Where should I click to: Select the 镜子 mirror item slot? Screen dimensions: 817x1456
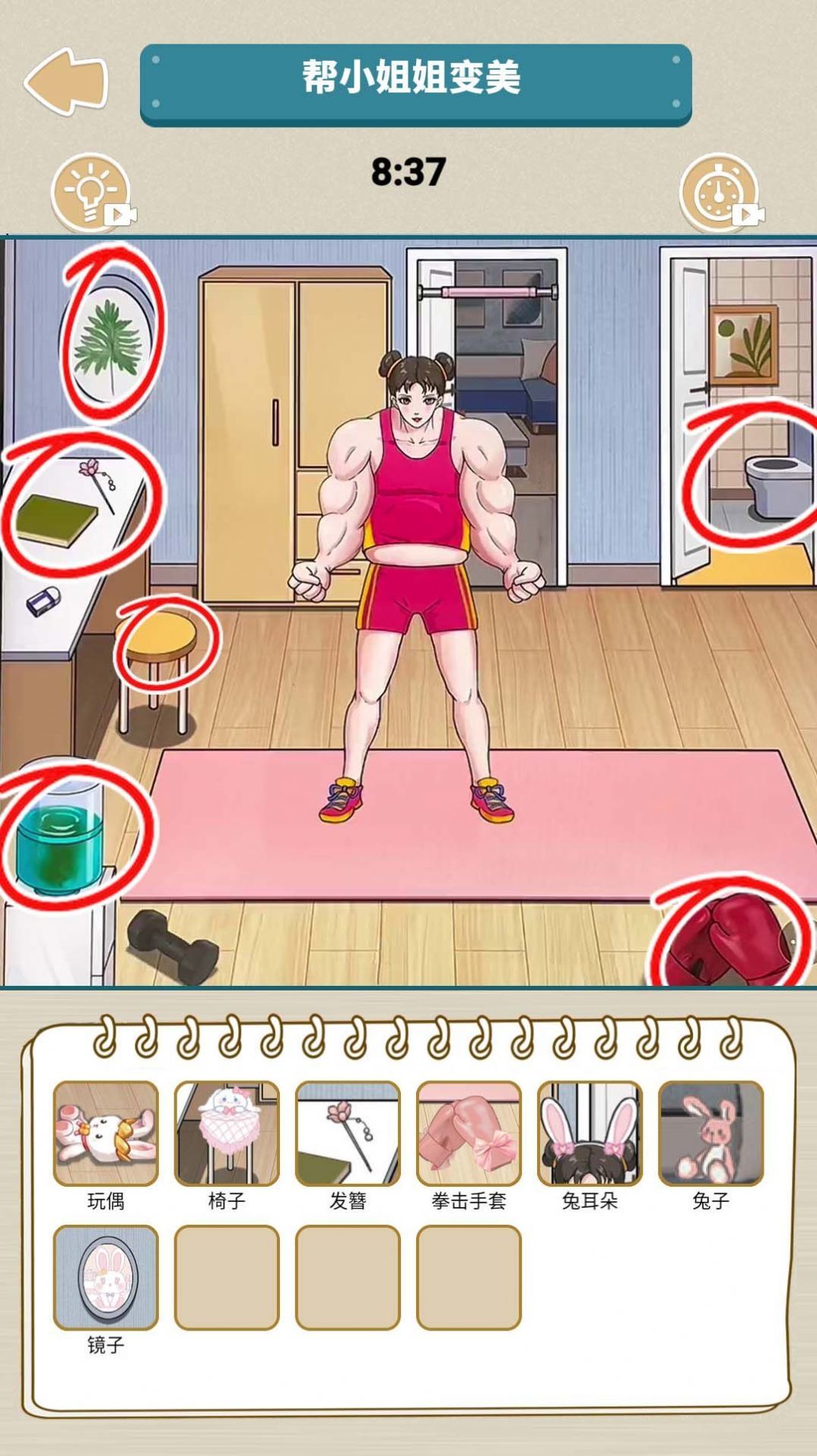106,1277
